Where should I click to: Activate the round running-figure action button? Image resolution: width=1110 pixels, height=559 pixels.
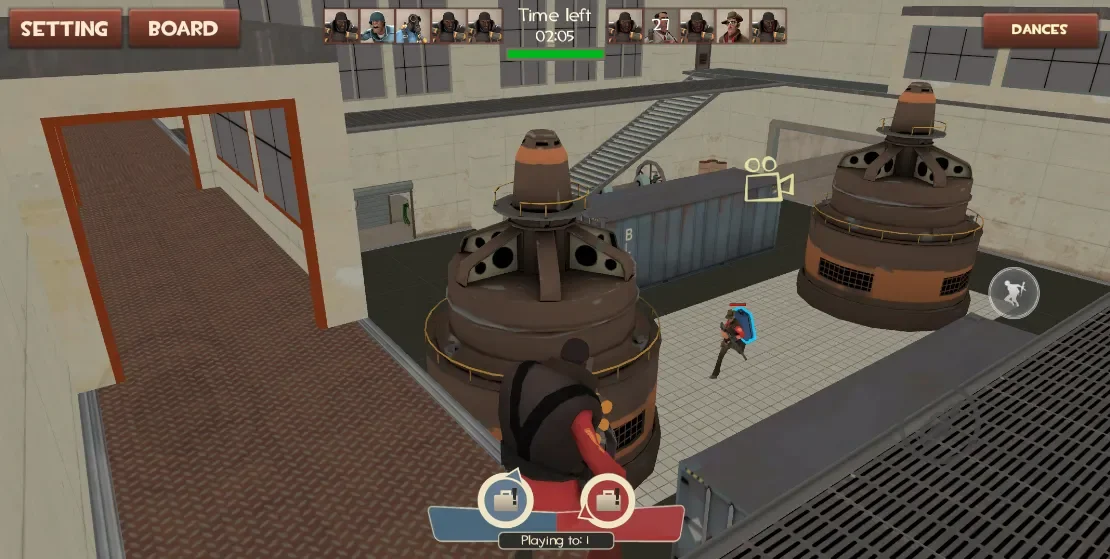(1013, 294)
